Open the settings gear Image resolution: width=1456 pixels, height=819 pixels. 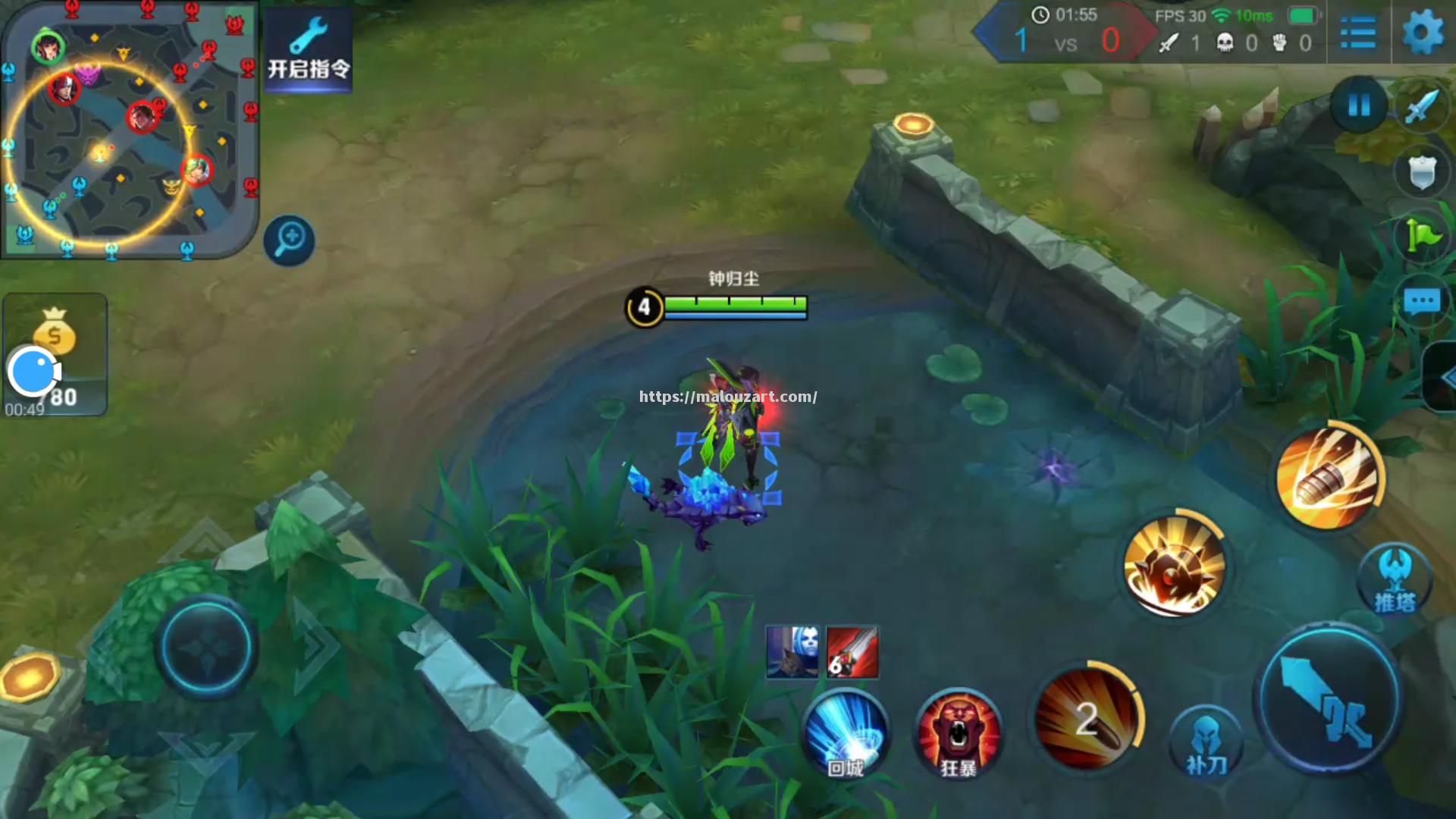[1423, 33]
